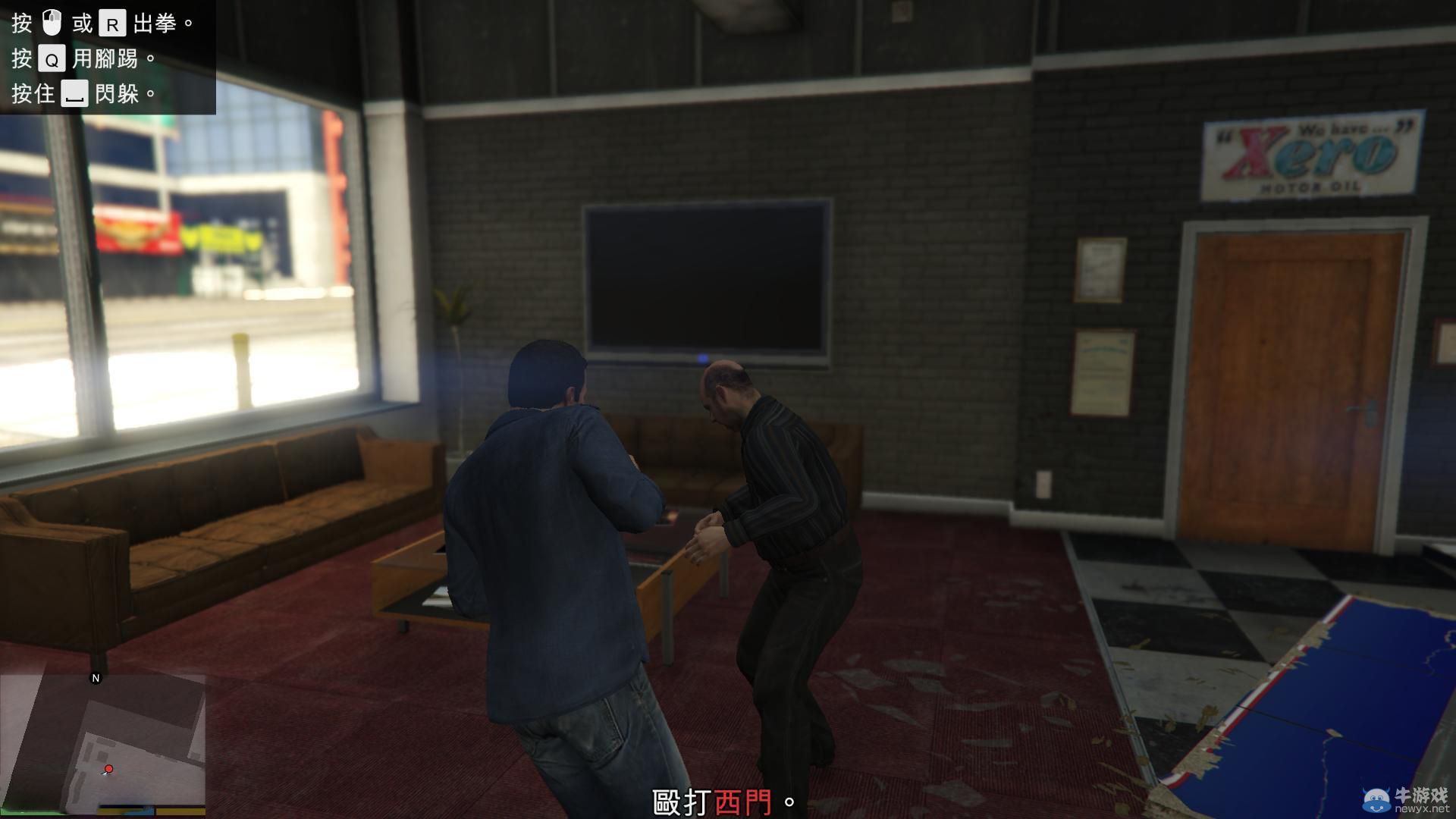Click the Q key icon for kicking

tap(51, 58)
